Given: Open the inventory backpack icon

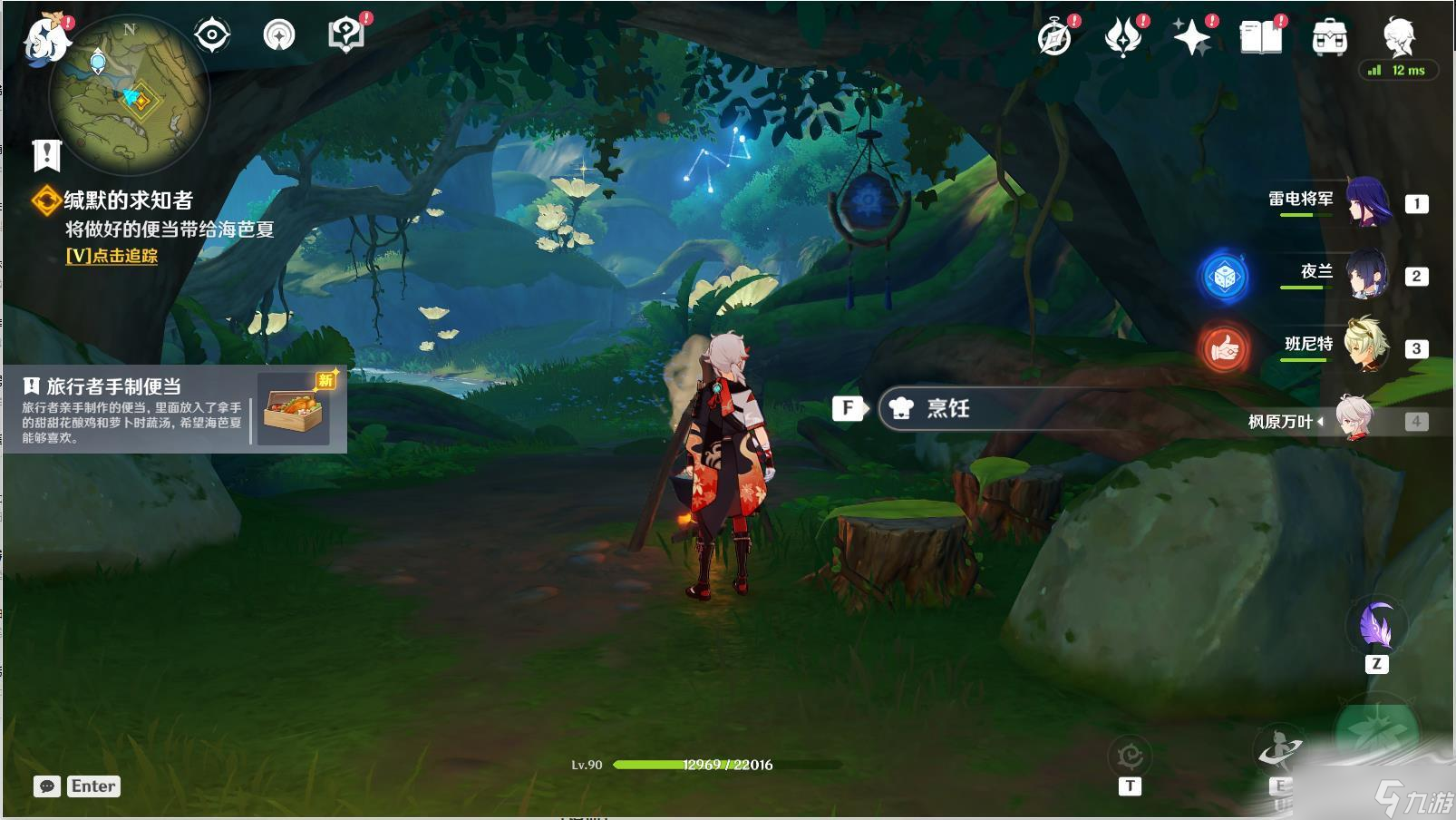Looking at the screenshot, I should pyautogui.click(x=1329, y=38).
